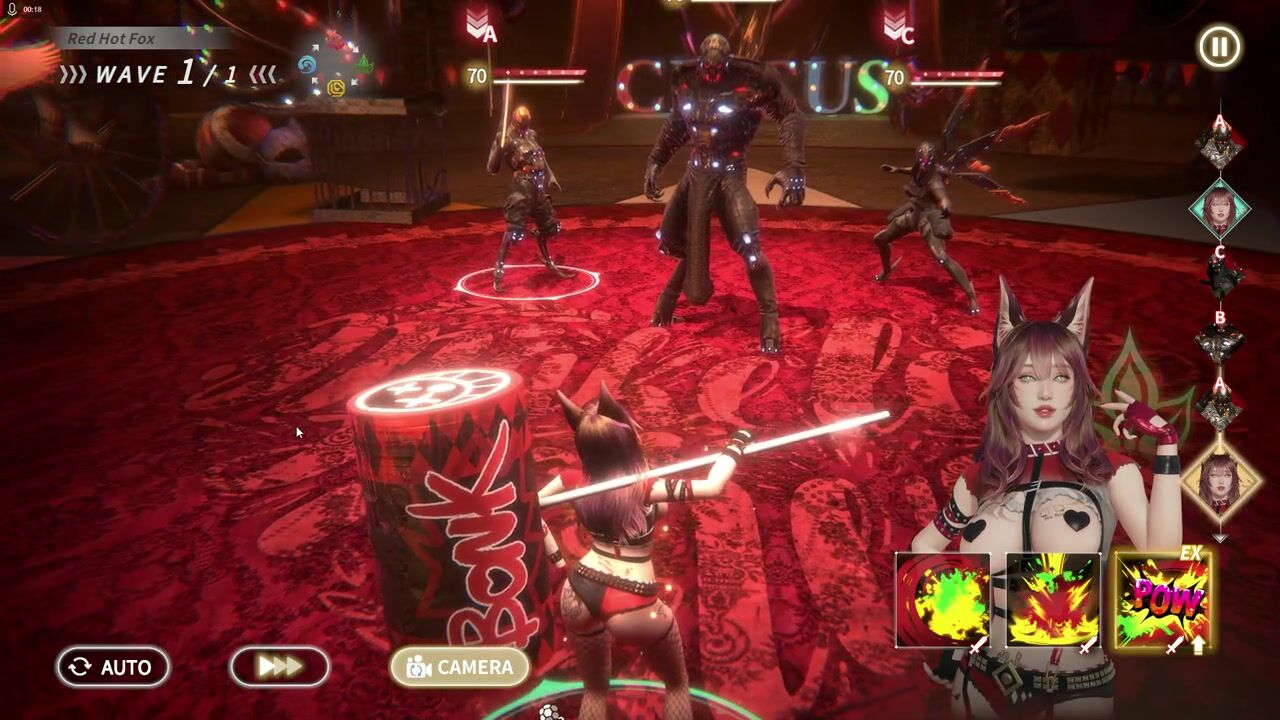Image resolution: width=1280 pixels, height=720 pixels.
Task: Trigger the POW EX skill
Action: 1162,600
